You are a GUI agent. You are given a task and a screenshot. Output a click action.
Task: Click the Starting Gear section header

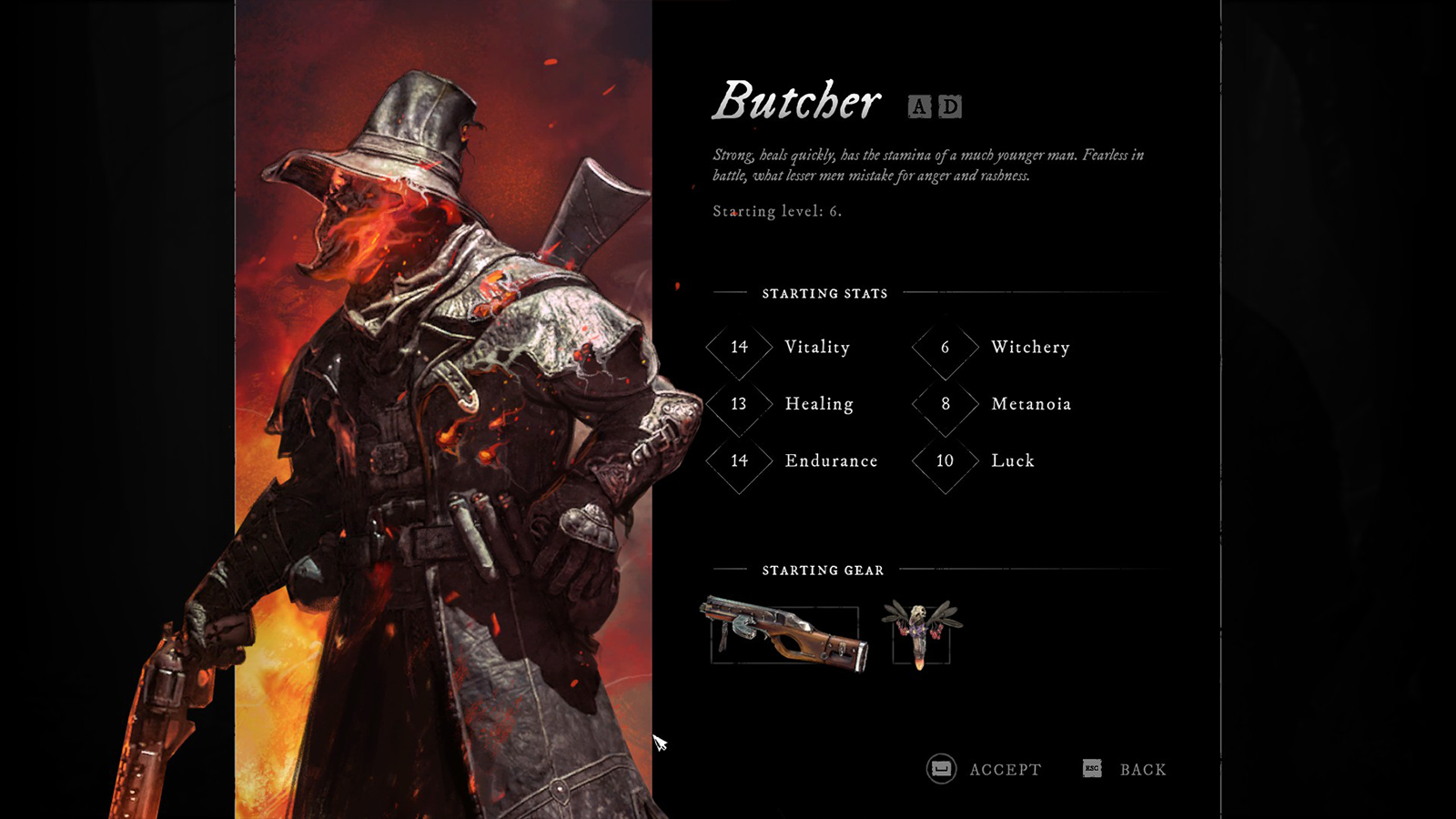point(824,571)
